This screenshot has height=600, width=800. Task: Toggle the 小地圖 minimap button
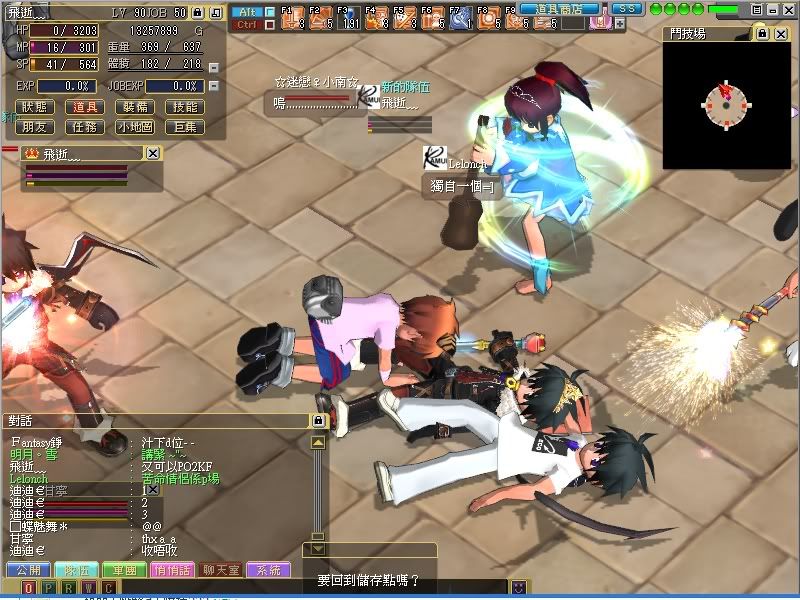pyautogui.click(x=135, y=127)
